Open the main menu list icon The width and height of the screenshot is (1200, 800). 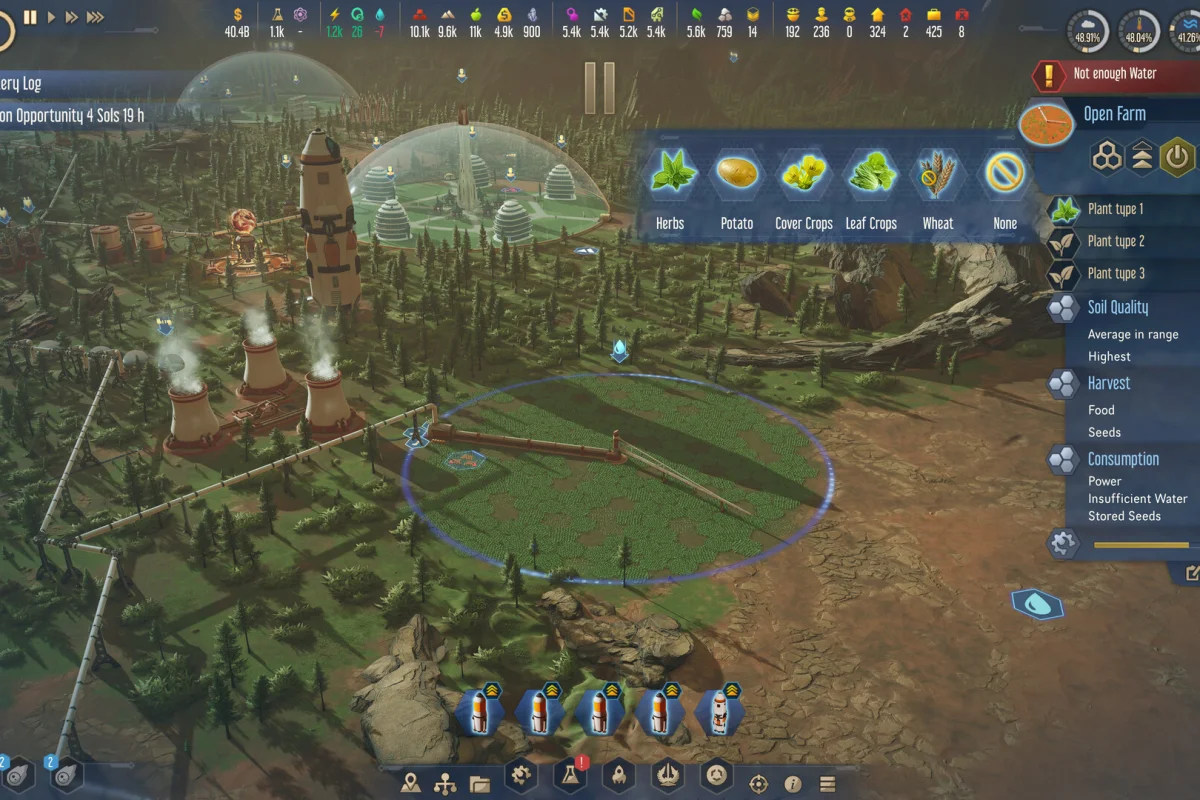(x=827, y=784)
